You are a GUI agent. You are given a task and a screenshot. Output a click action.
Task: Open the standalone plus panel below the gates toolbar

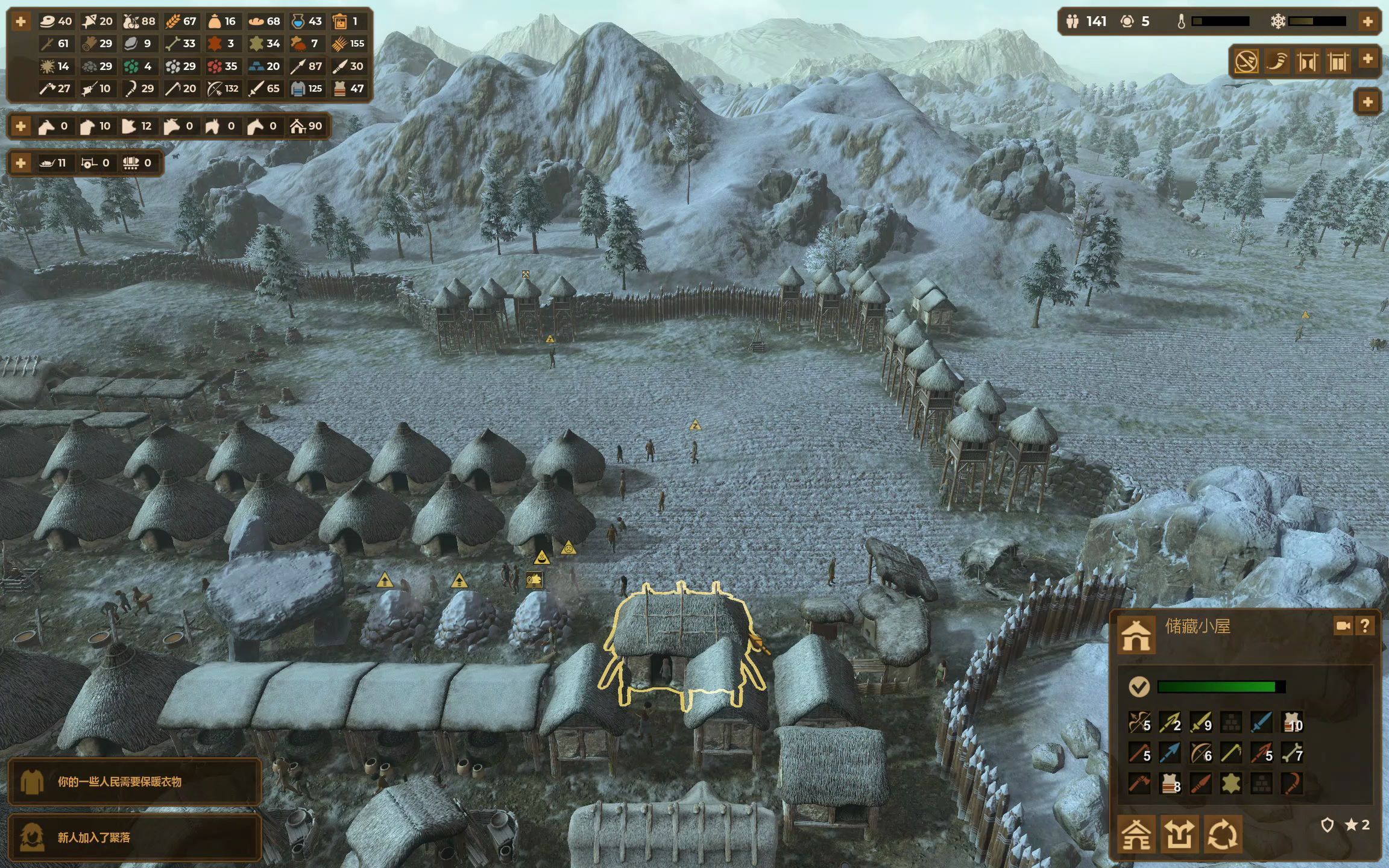click(x=1367, y=102)
